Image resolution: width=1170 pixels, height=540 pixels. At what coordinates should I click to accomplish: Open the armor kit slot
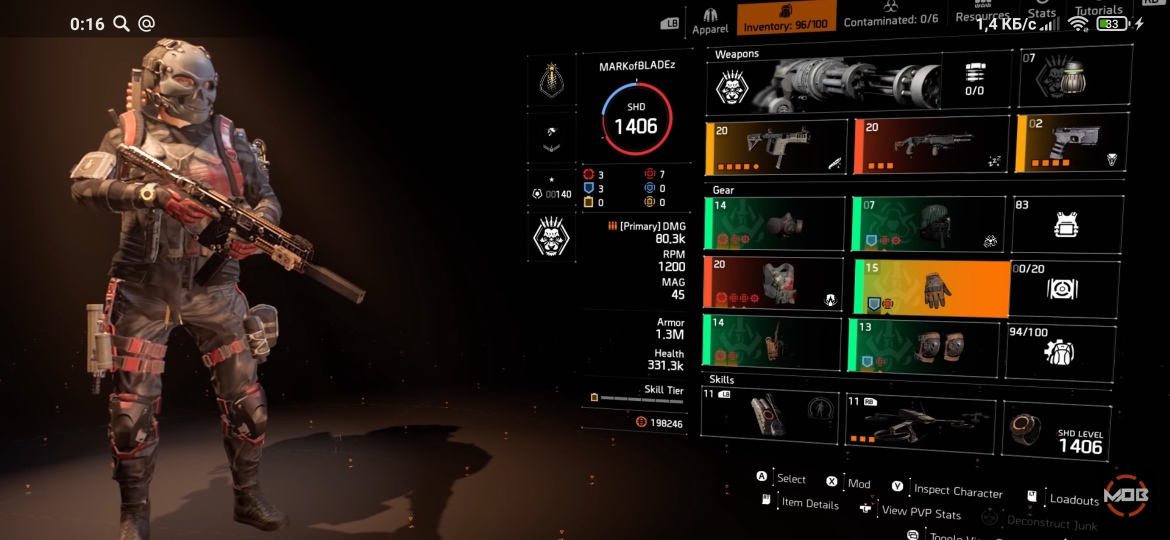(x=1066, y=224)
